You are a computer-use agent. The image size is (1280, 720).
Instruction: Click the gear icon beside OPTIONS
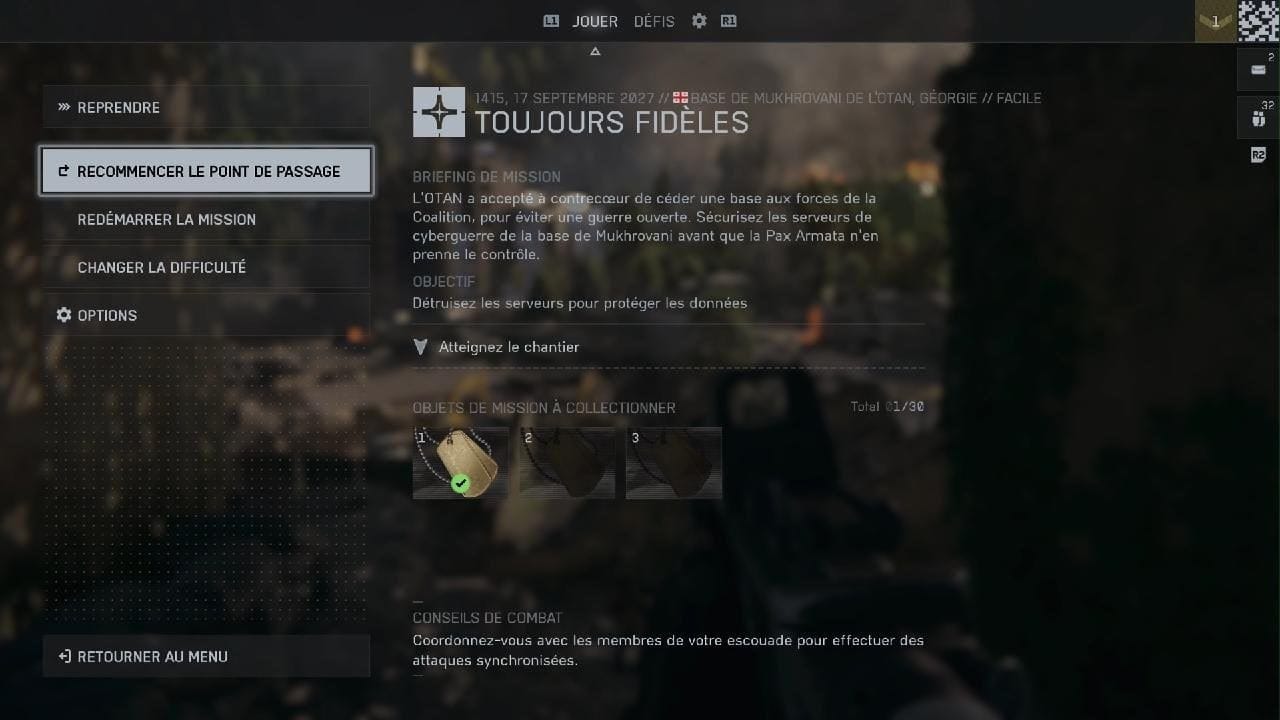[x=63, y=315]
